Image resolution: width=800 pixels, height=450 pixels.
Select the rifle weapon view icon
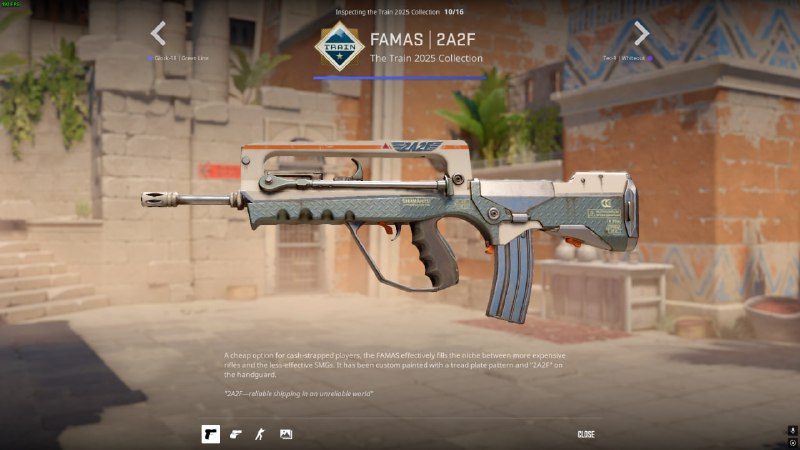(x=210, y=434)
